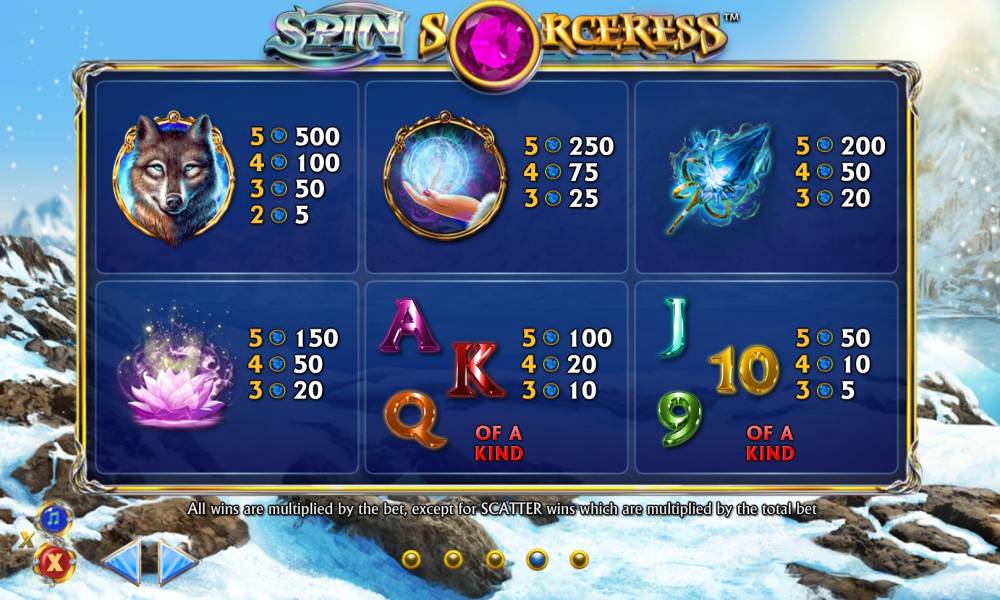Open the third paytable page dot
Viewport: 1000px width, 600px height.
(x=495, y=559)
